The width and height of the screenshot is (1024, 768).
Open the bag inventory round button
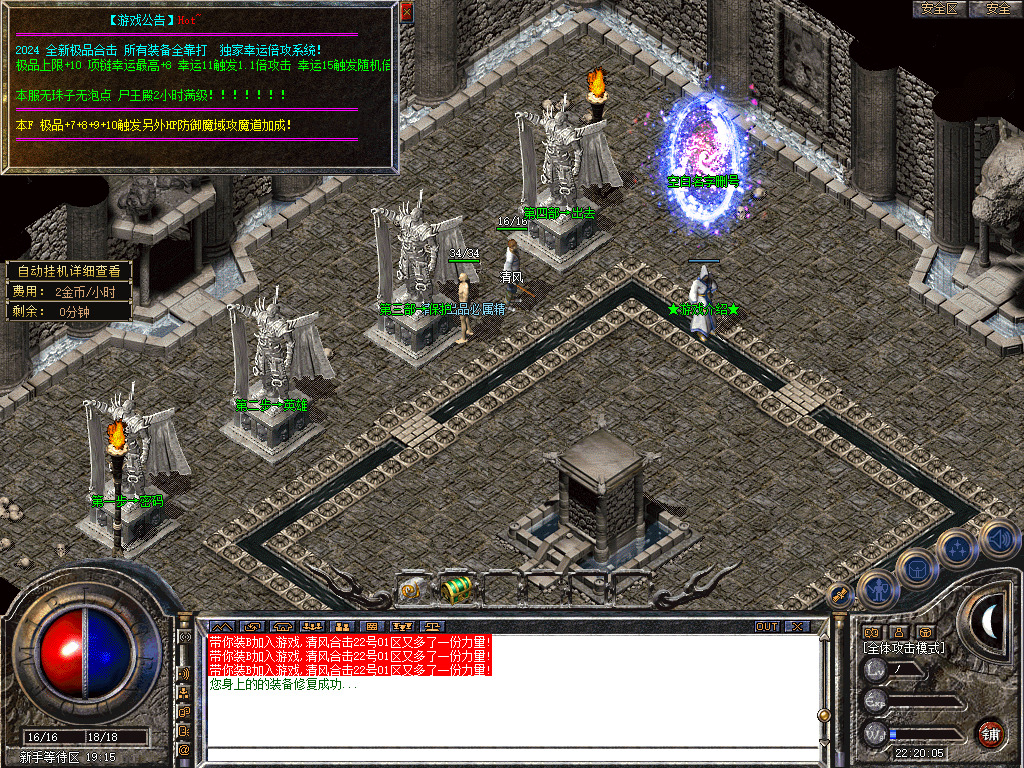pos(916,570)
